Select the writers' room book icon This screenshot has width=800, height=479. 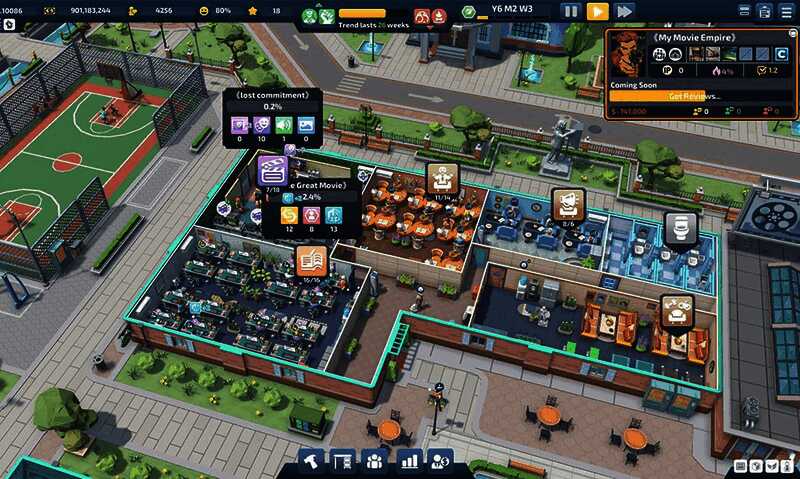coord(311,261)
